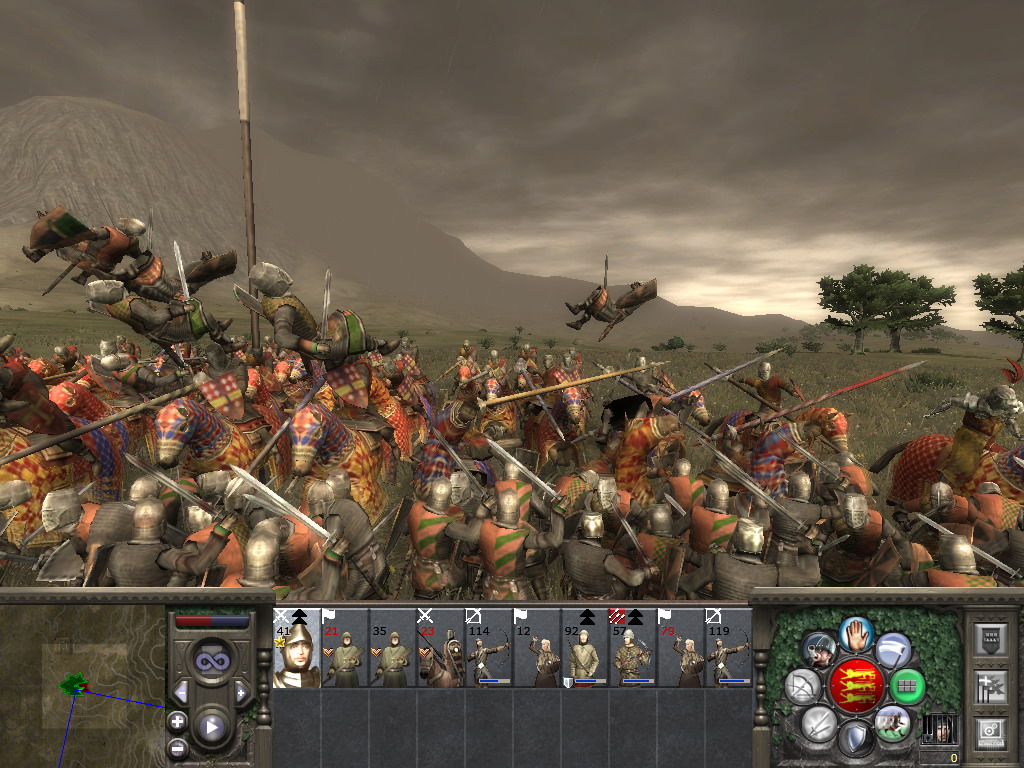1024x768 pixels.
Task: Toggle the shield guard mode button
Action: click(x=855, y=740)
